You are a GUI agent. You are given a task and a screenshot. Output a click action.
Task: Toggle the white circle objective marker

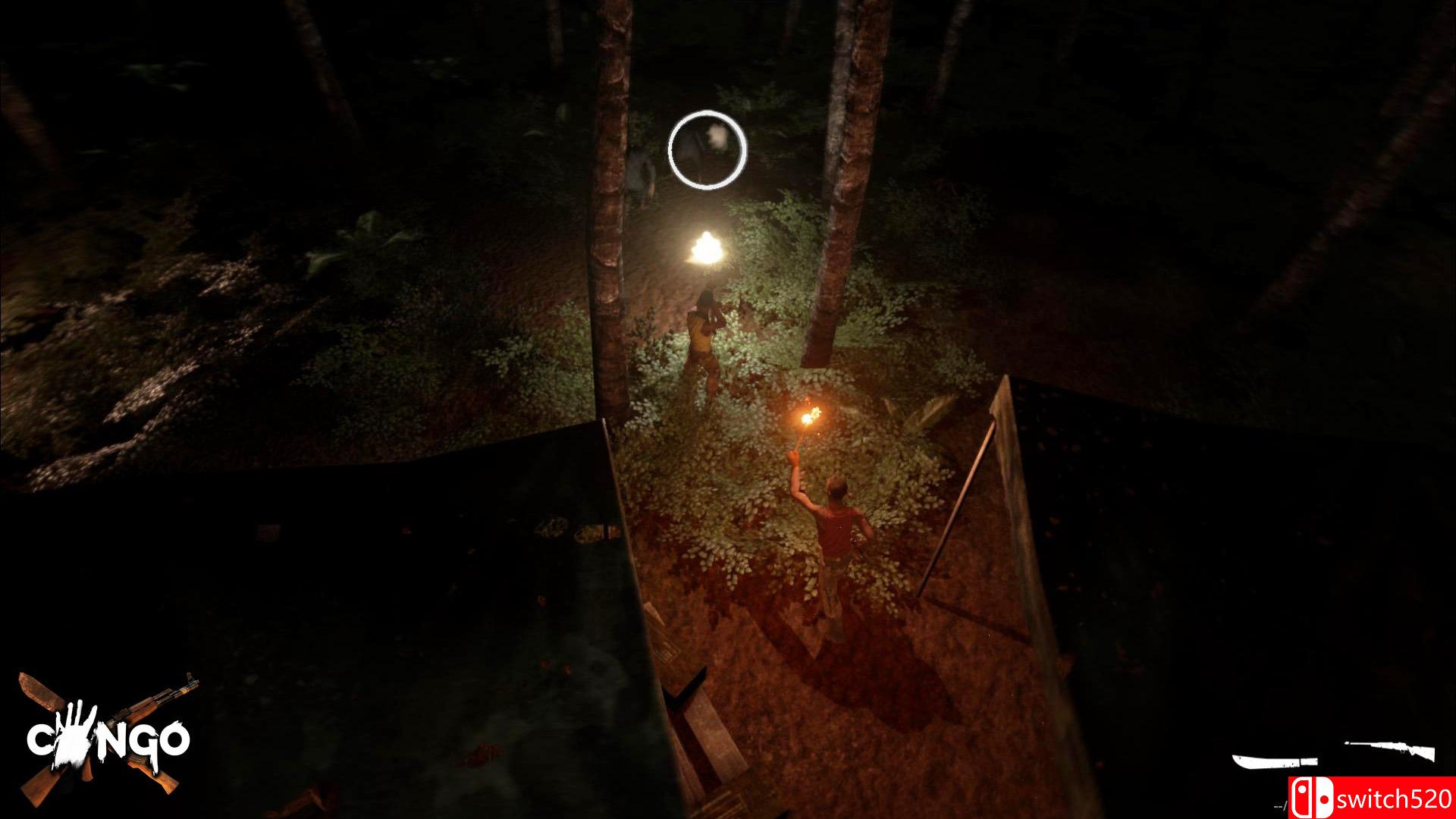pyautogui.click(x=707, y=151)
